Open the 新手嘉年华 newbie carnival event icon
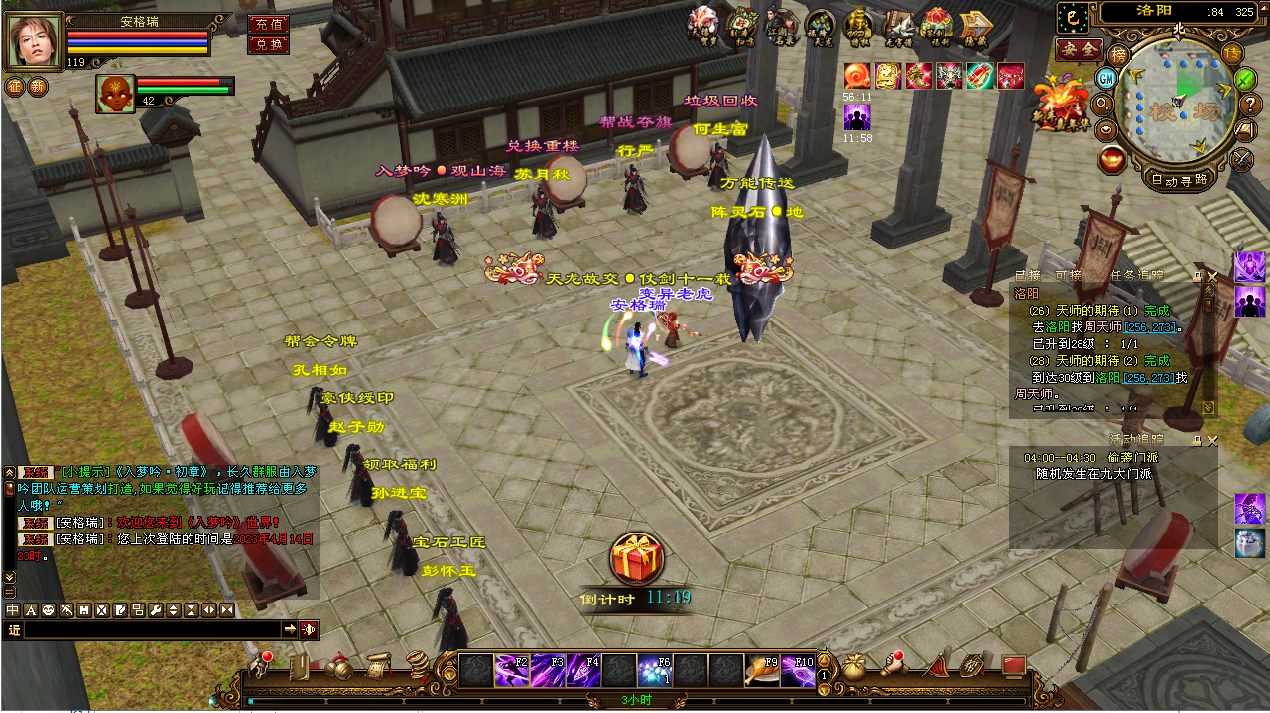1270x713 pixels. [1062, 104]
